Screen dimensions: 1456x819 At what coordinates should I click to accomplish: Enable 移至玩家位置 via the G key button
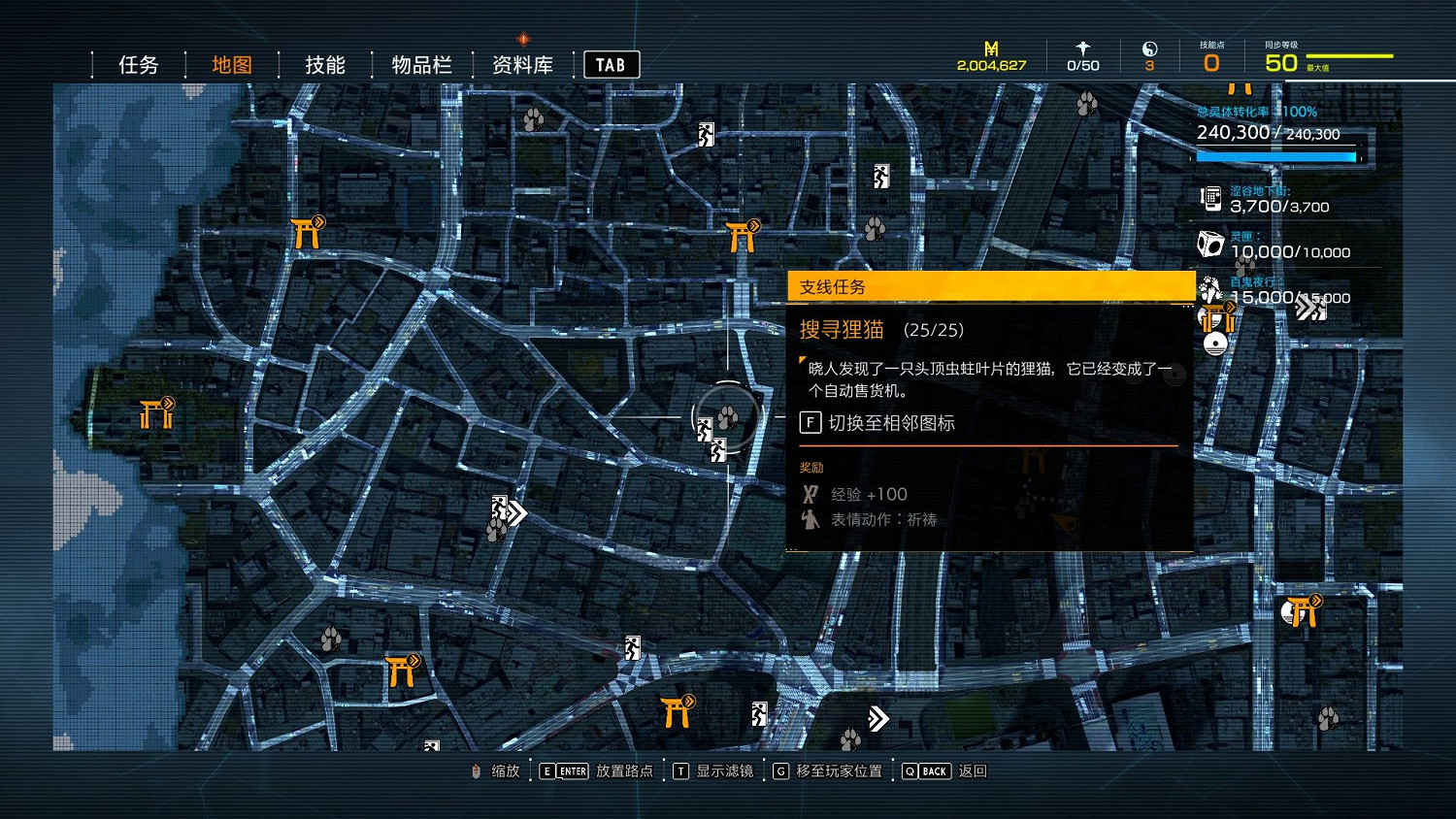[779, 770]
